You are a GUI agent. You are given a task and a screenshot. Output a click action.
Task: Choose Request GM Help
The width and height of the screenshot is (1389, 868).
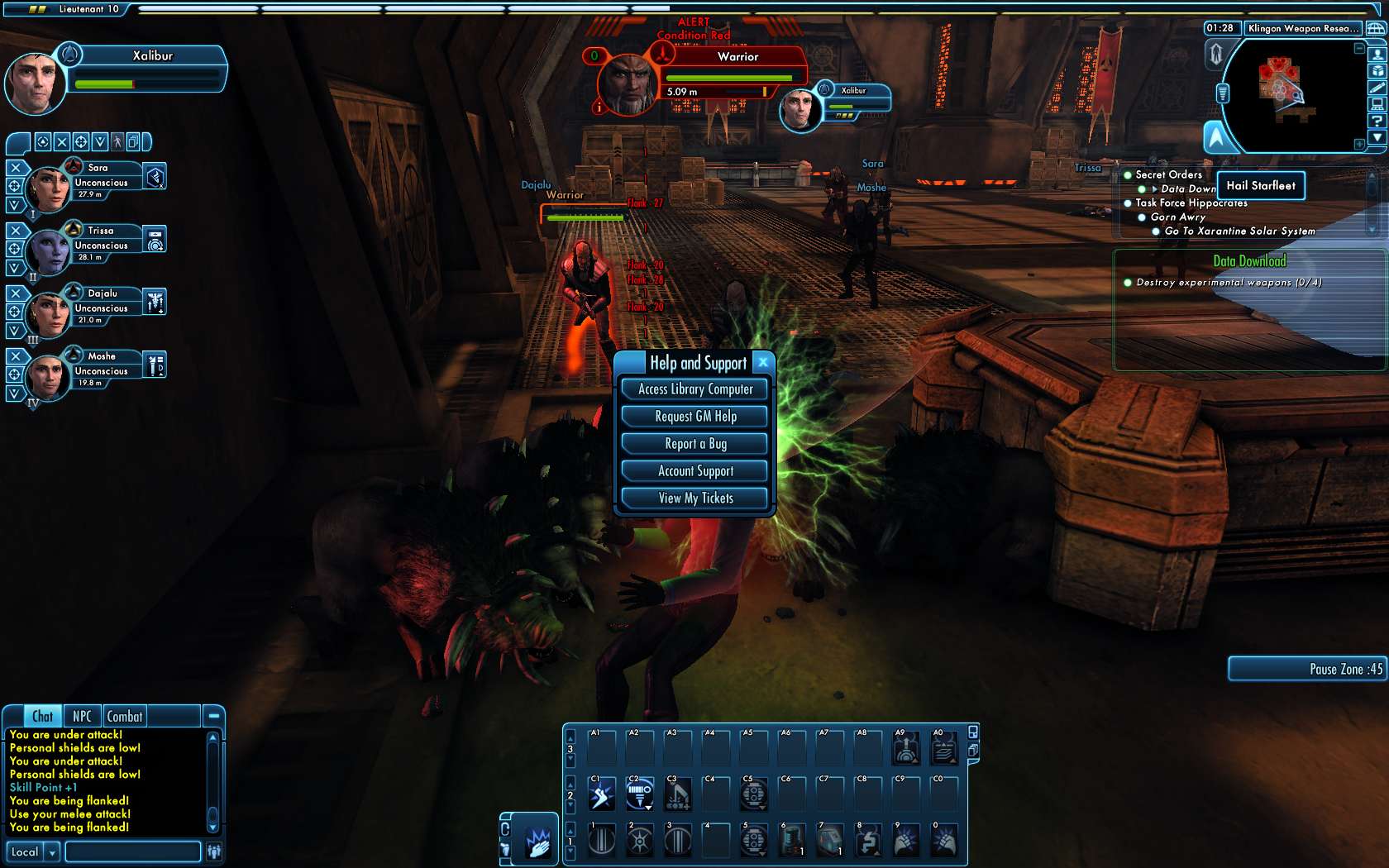click(x=694, y=417)
